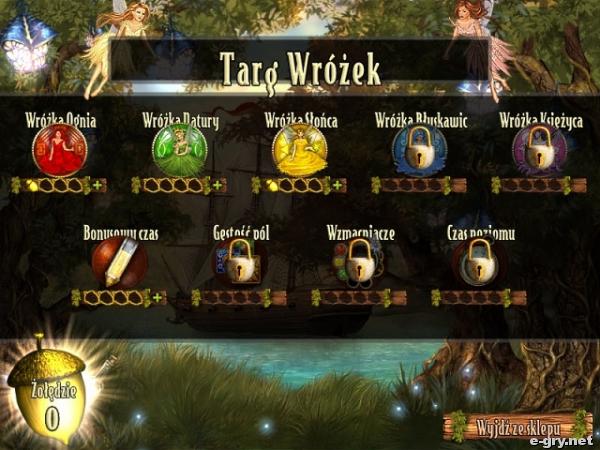
Task: Leave via the Wyjdź ze sklepu button
Action: 517,425
